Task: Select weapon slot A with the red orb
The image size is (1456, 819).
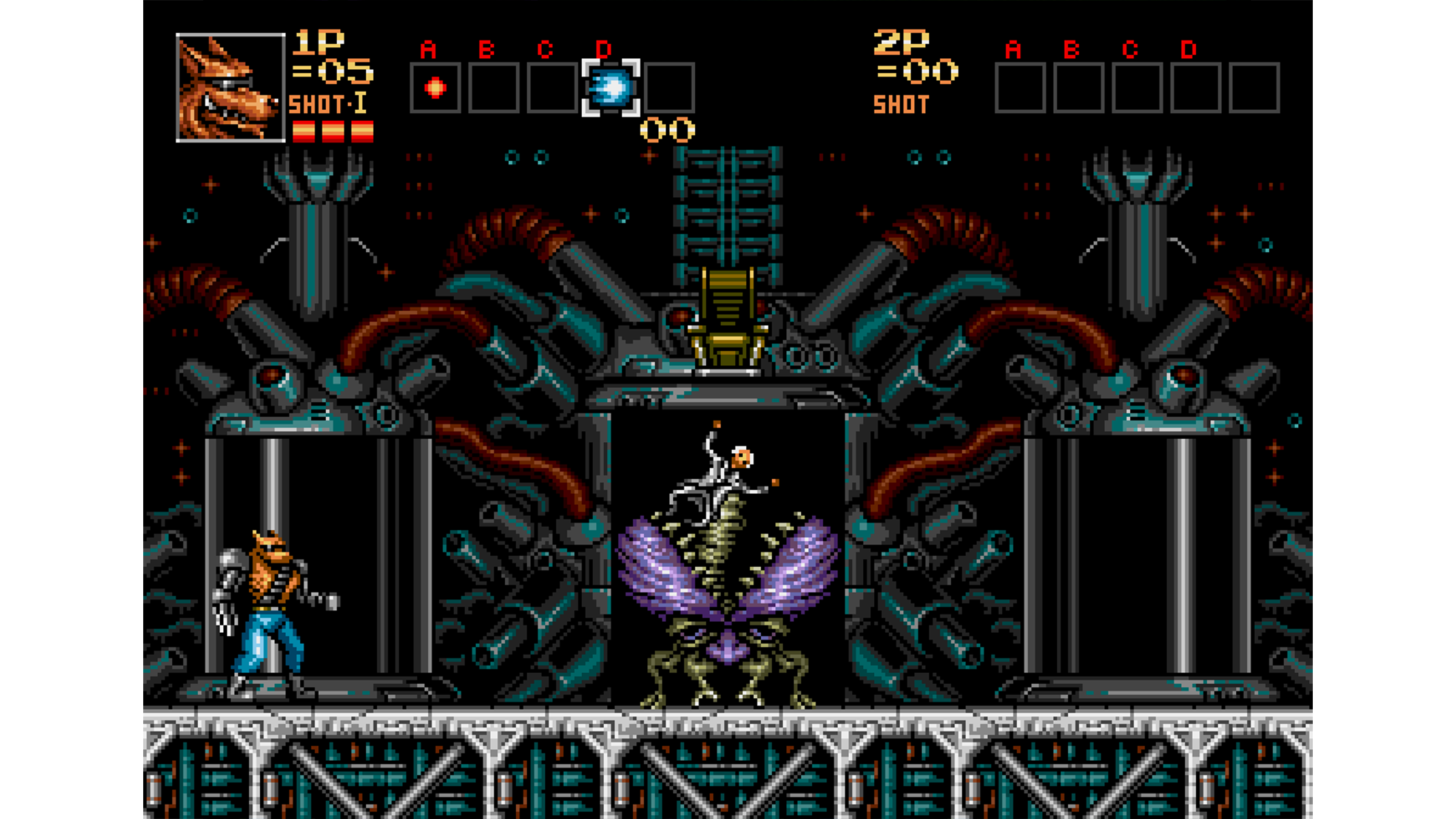Action: coord(435,88)
